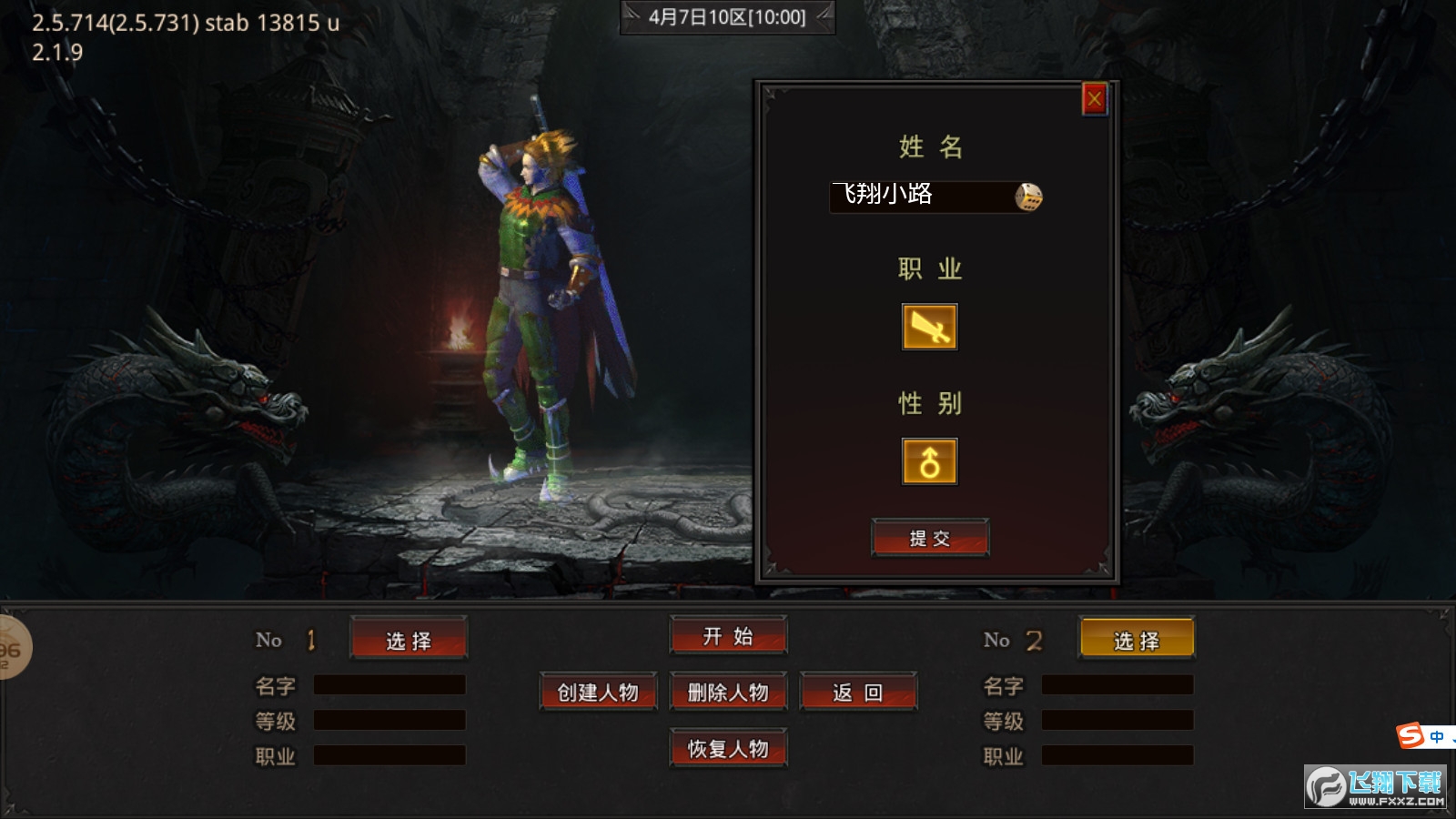Start the game with 开始
Image resolution: width=1456 pixels, height=819 pixels.
pyautogui.click(x=728, y=636)
